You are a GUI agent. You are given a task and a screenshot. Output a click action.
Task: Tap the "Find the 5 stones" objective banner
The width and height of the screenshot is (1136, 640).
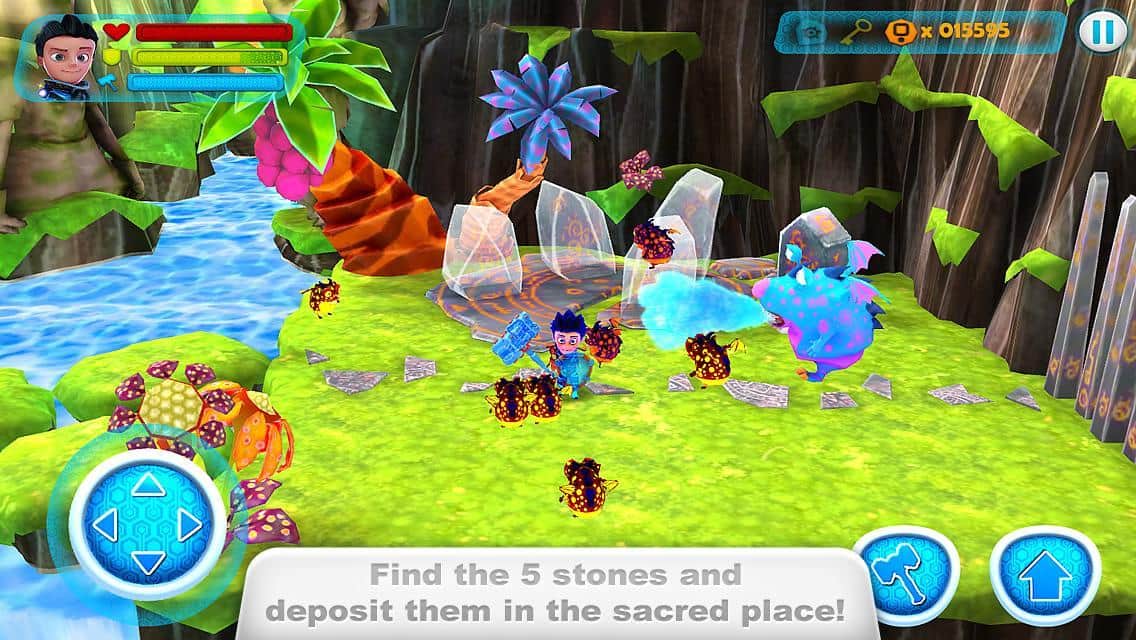point(556,591)
